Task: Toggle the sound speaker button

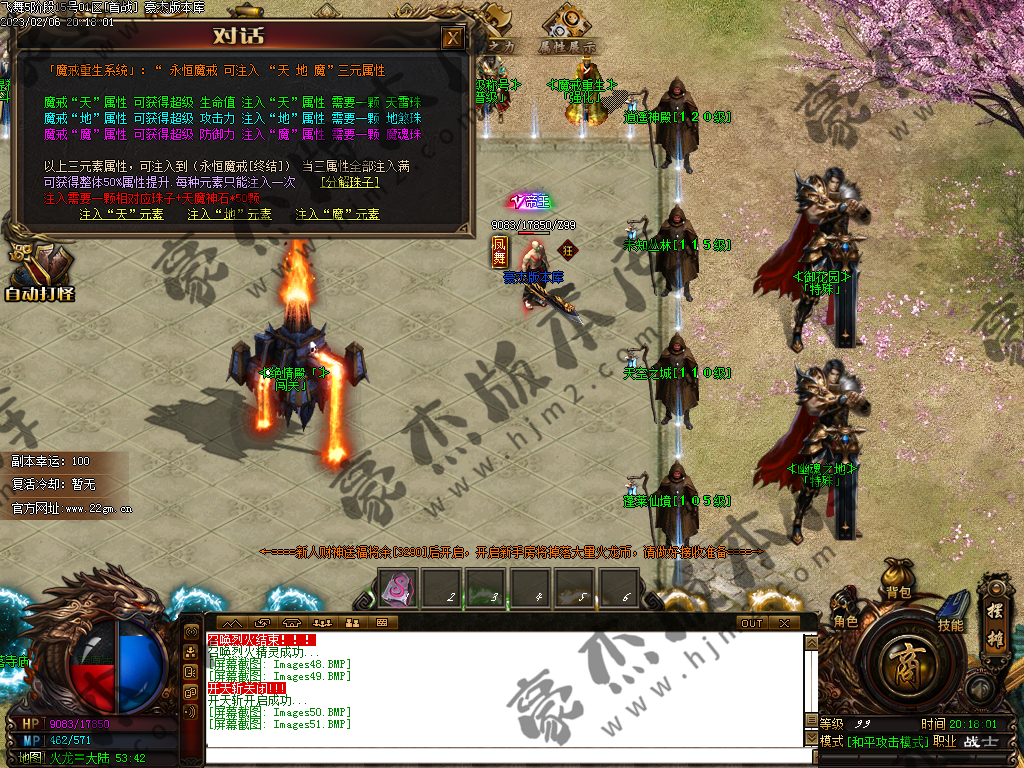Action: click(980, 689)
